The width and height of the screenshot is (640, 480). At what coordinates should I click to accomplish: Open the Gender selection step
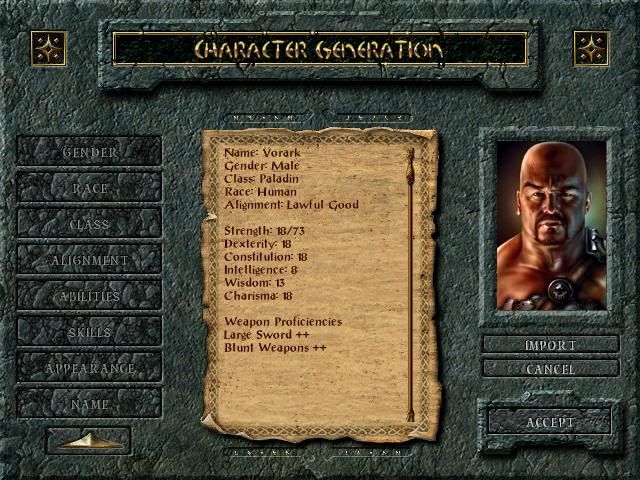(x=90, y=152)
